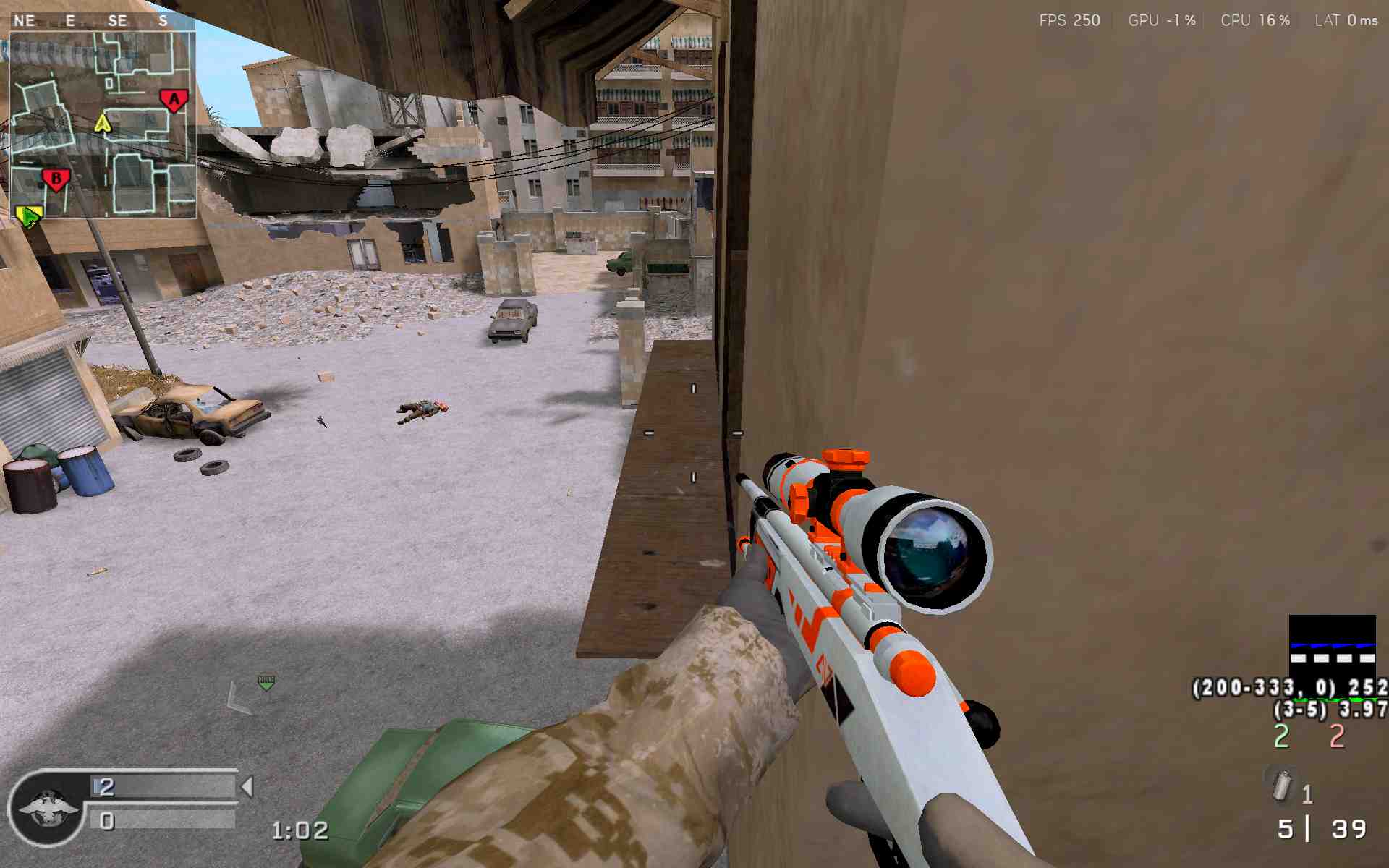The width and height of the screenshot is (1389, 868).
Task: Click the compass direction strip
Action: coord(101,20)
